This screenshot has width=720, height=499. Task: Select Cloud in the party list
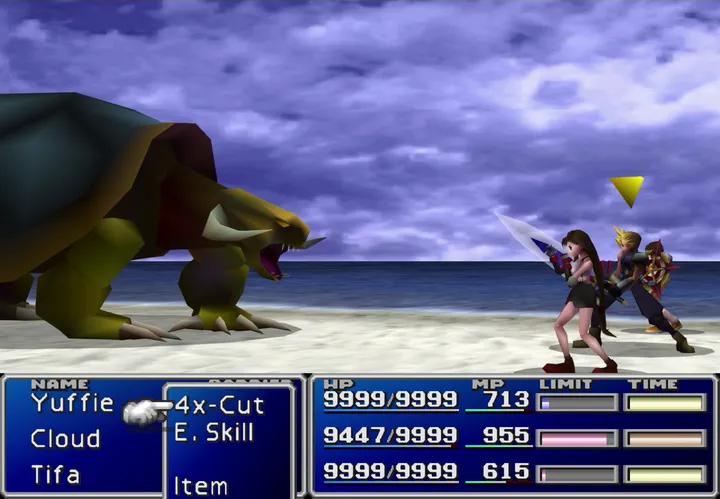point(65,439)
